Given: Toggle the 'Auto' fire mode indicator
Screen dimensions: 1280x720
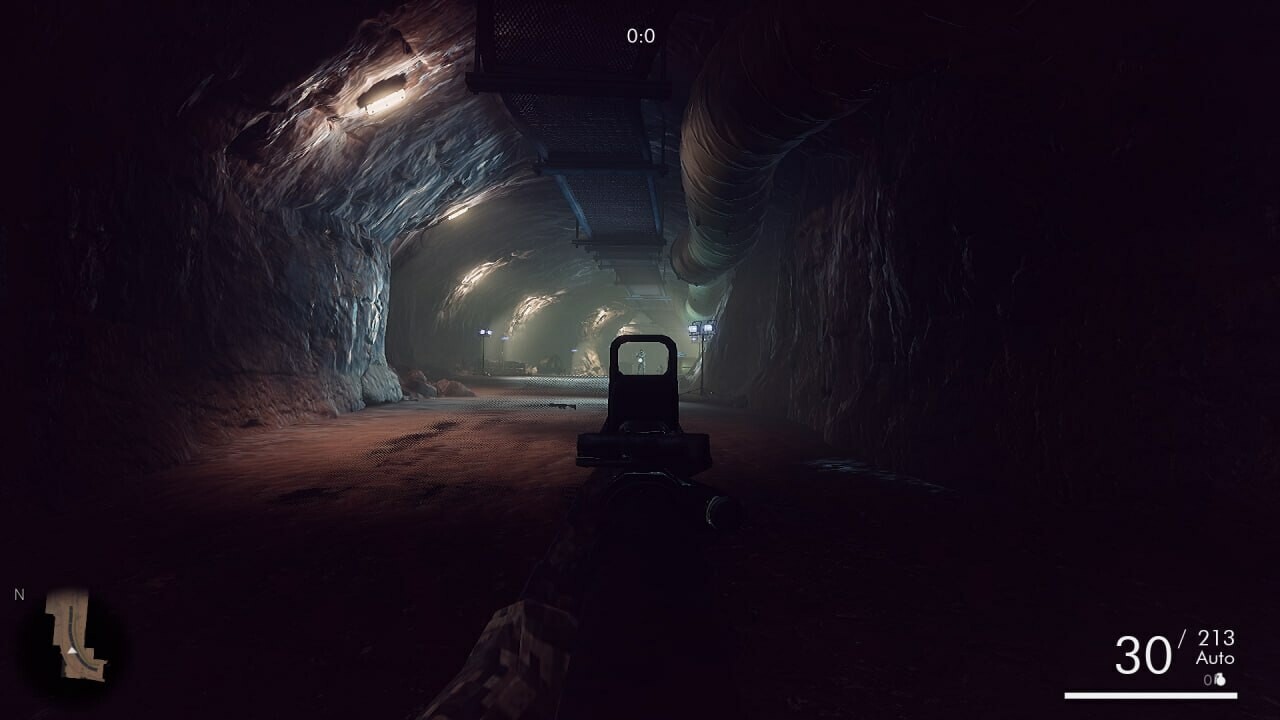Looking at the screenshot, I should [1216, 657].
